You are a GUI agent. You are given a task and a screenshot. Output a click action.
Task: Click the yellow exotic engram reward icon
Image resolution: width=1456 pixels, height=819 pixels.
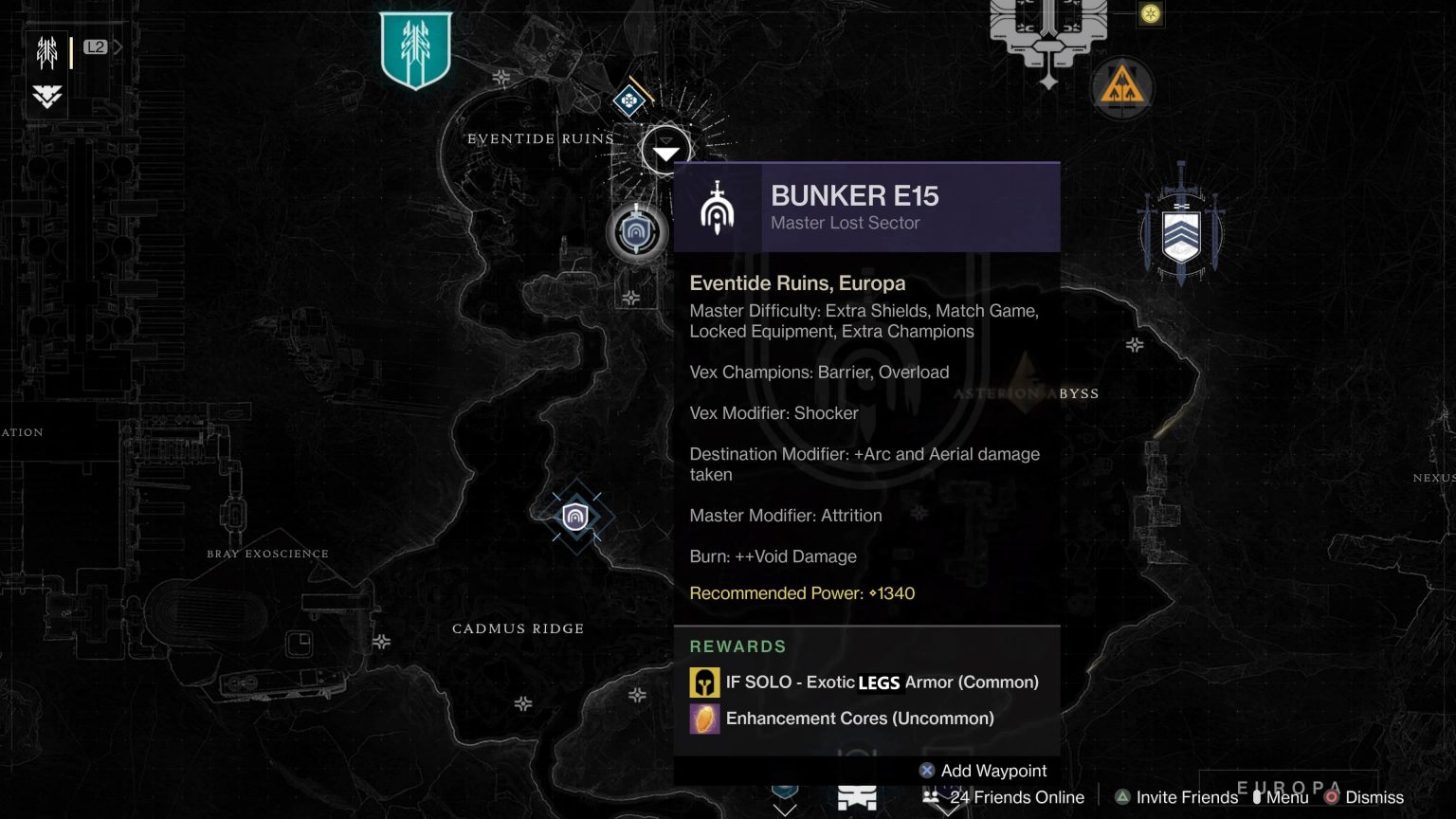703,682
